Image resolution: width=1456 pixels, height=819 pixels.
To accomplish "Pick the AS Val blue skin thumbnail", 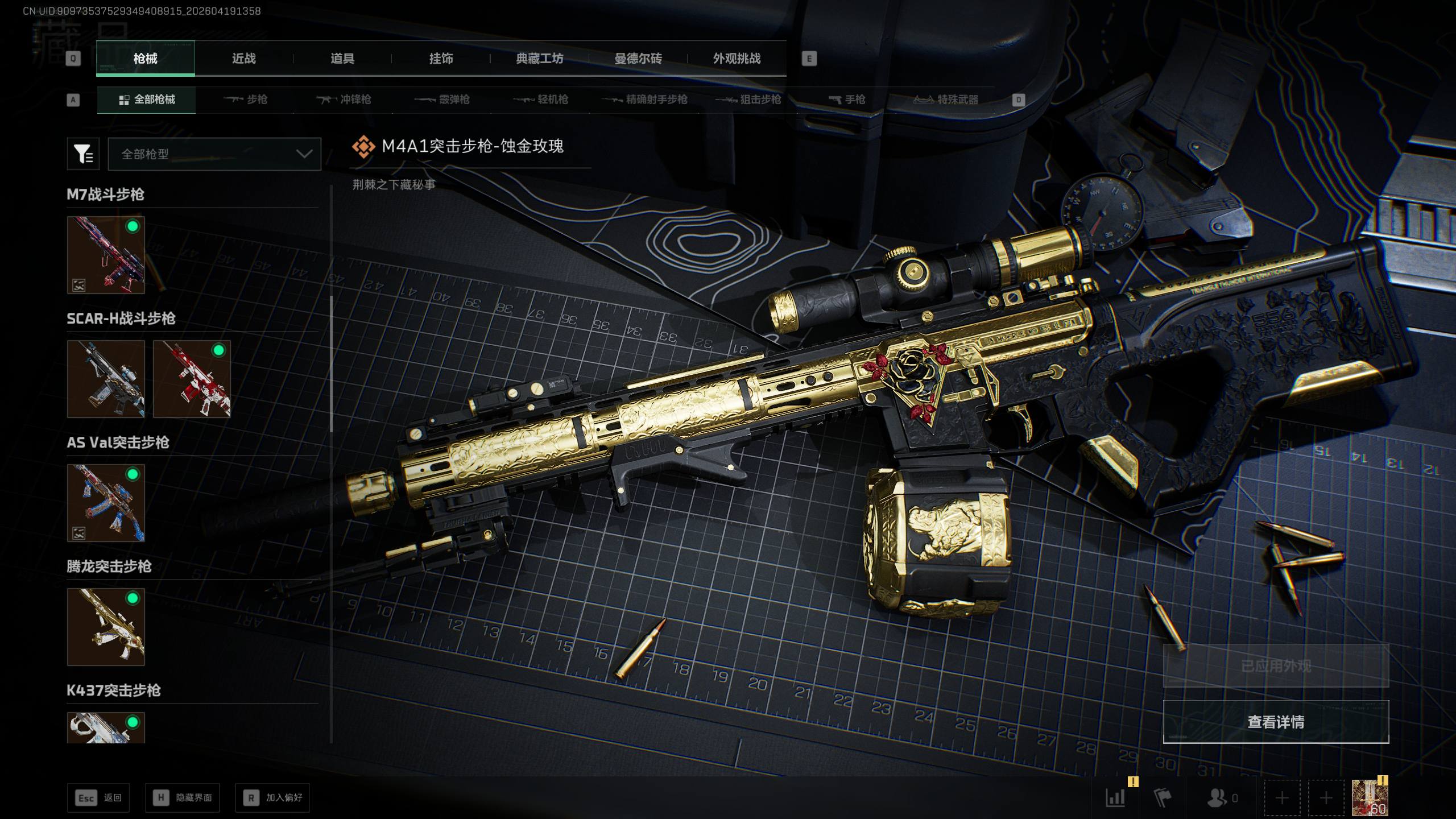I will pyautogui.click(x=106, y=503).
